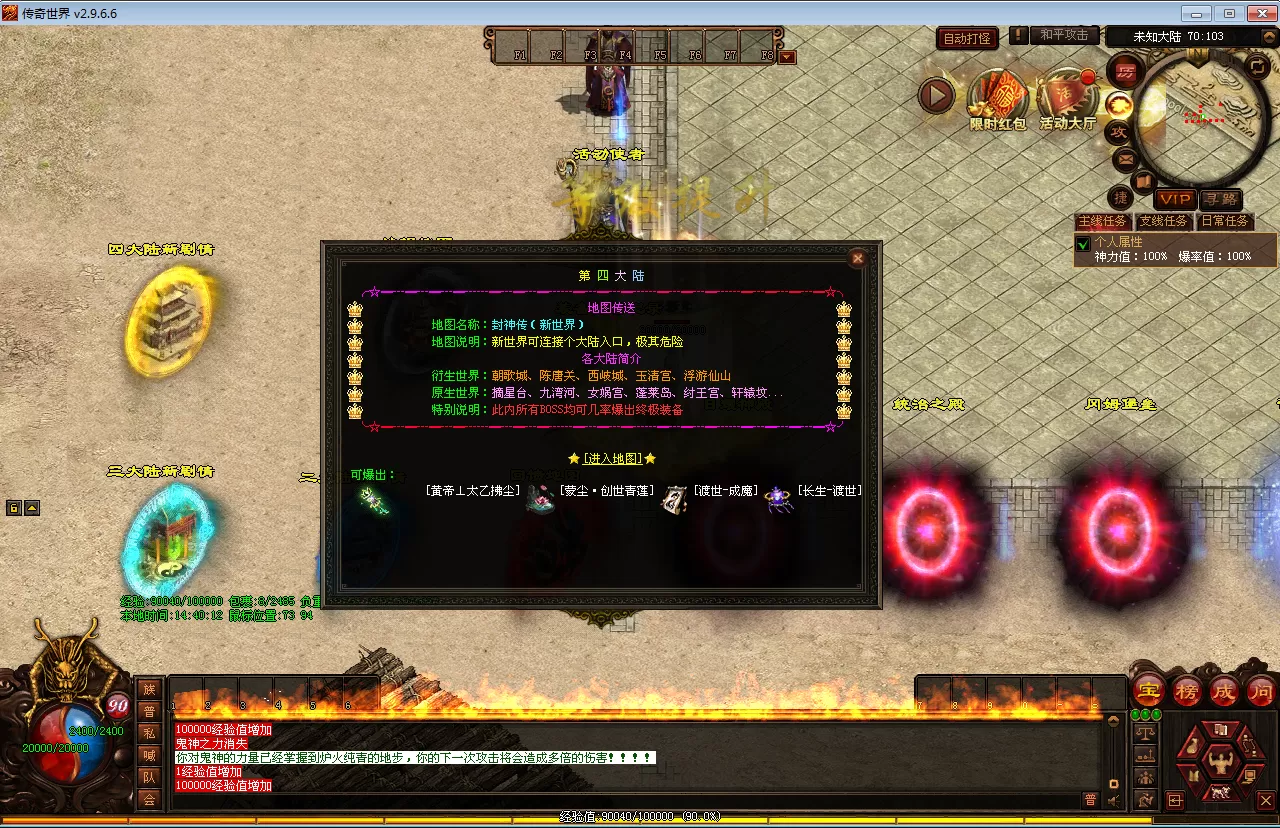Image resolution: width=1280 pixels, height=828 pixels.
Task: Open the 榜 ranking button
Action: 1187,691
